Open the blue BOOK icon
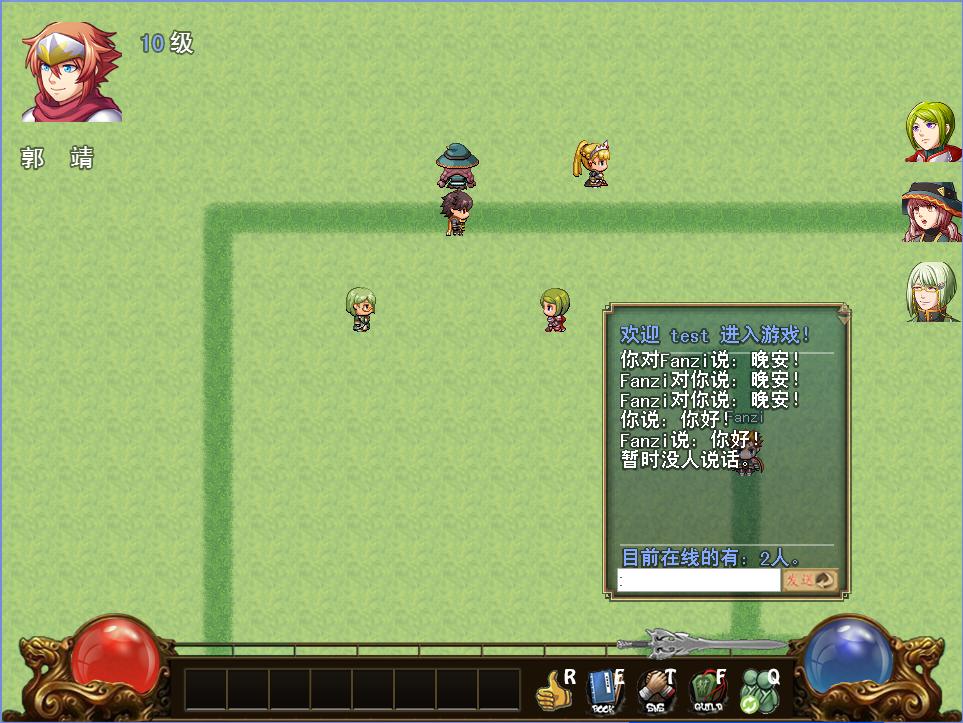The height and width of the screenshot is (723, 963). coord(603,691)
